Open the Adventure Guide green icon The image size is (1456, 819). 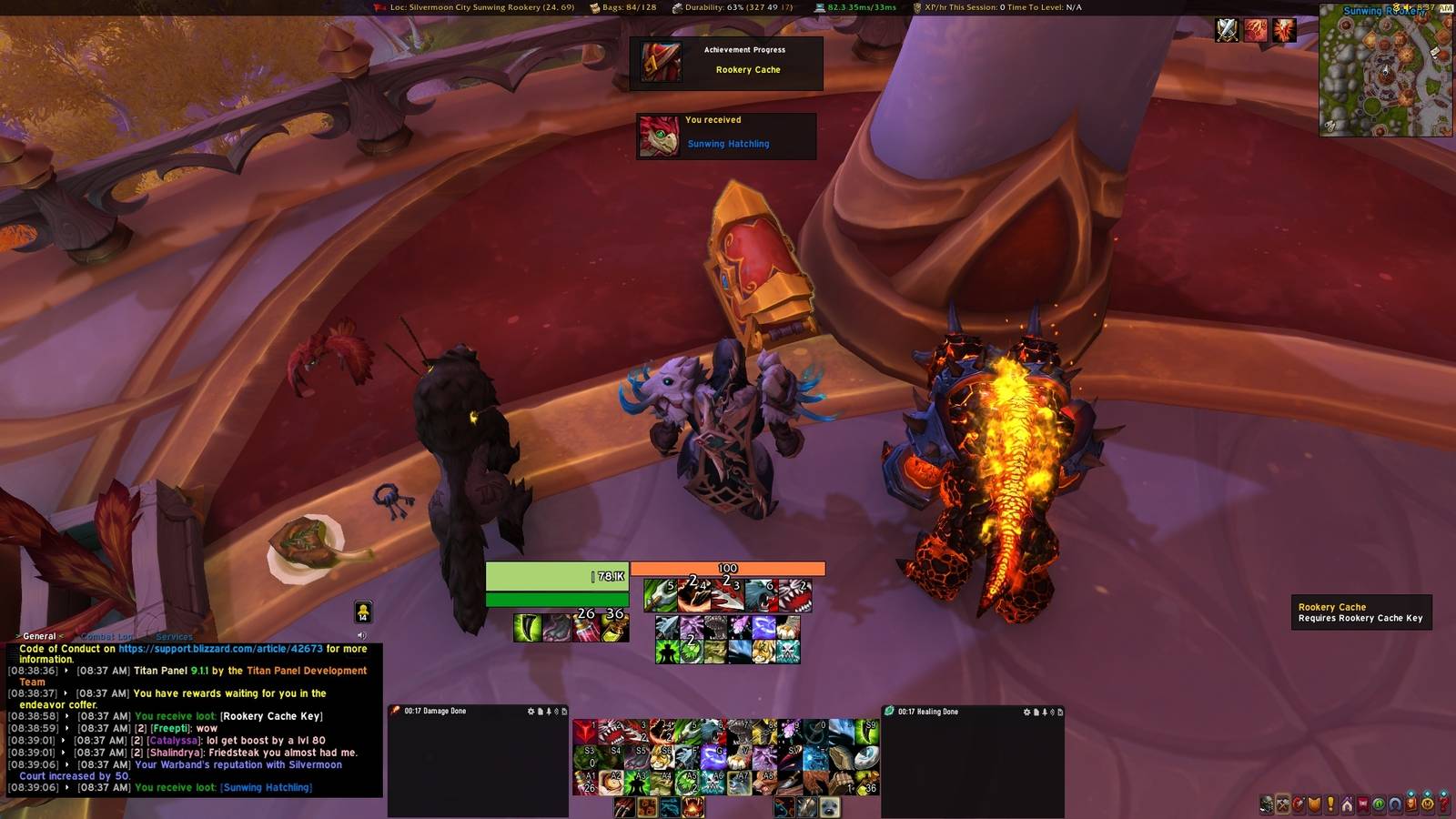(x=1380, y=804)
